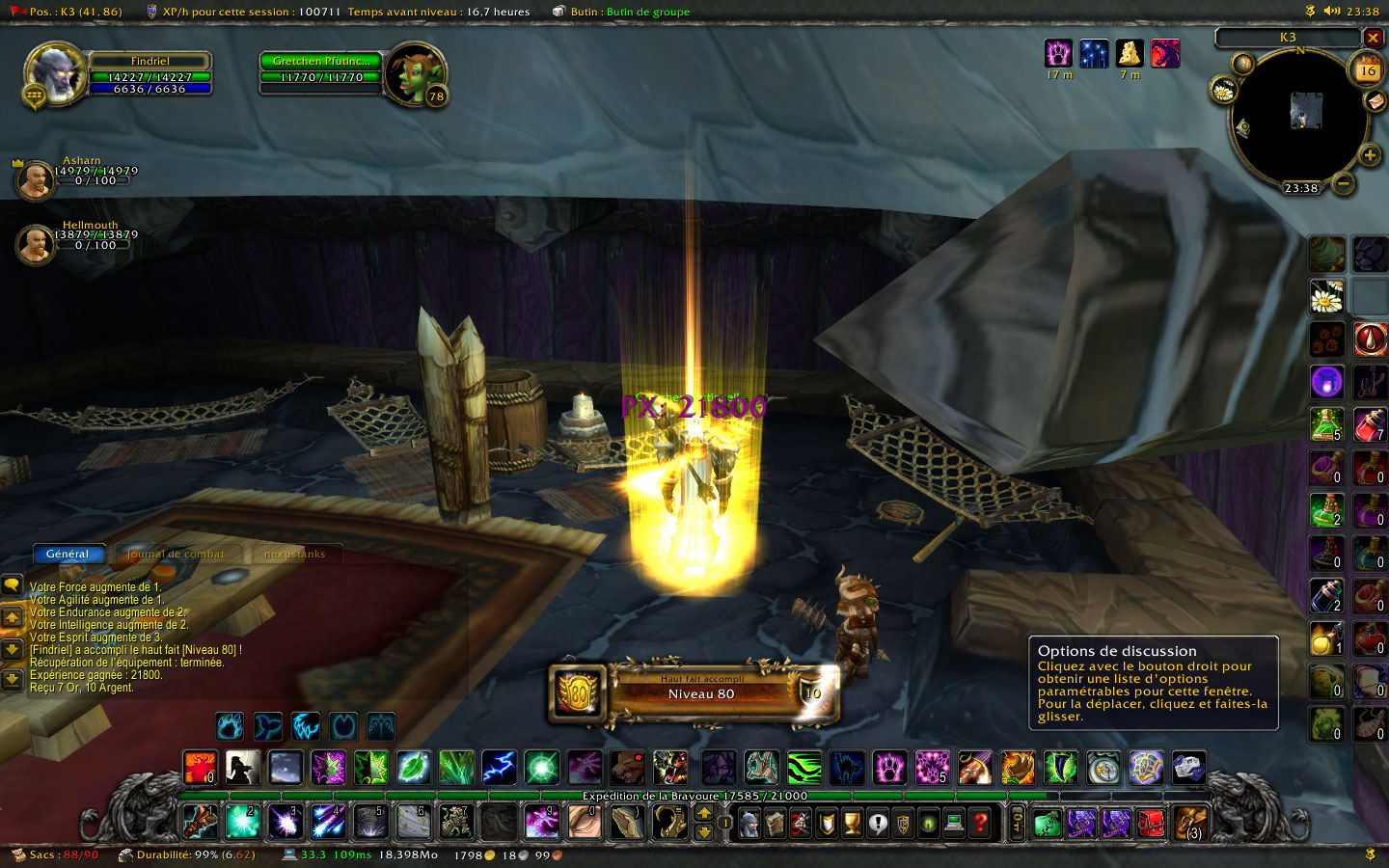The image size is (1389, 868).
Task: Click Gretchen's target portrait
Action: (416, 74)
